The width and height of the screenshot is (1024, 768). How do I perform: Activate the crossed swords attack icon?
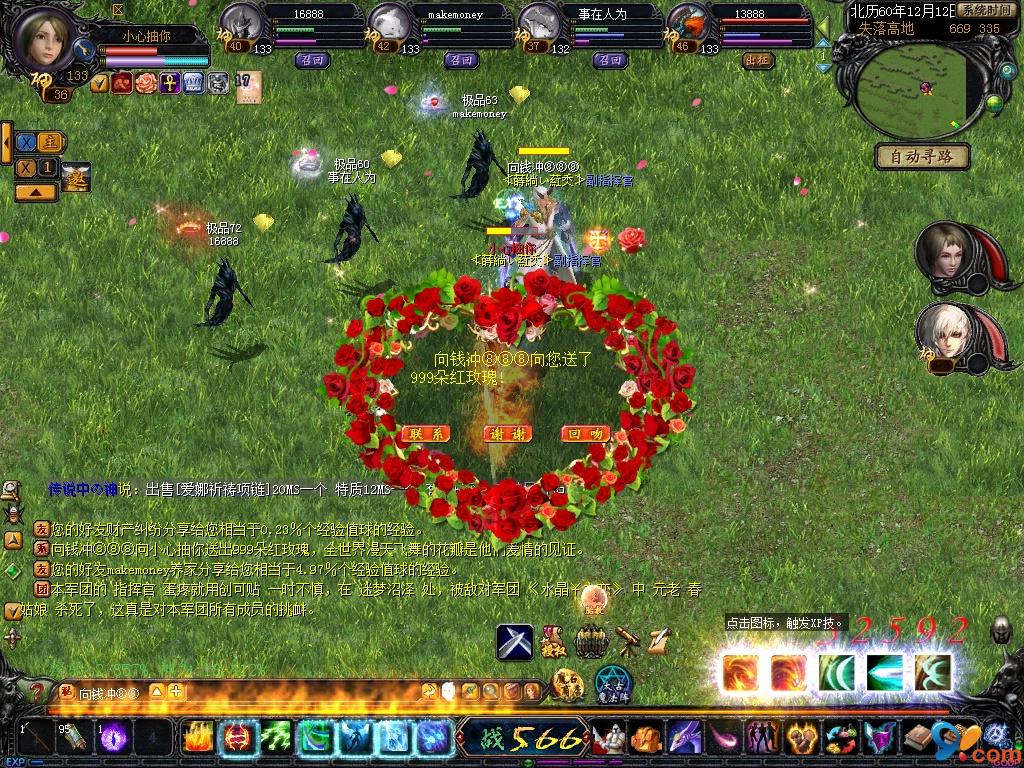tap(515, 641)
